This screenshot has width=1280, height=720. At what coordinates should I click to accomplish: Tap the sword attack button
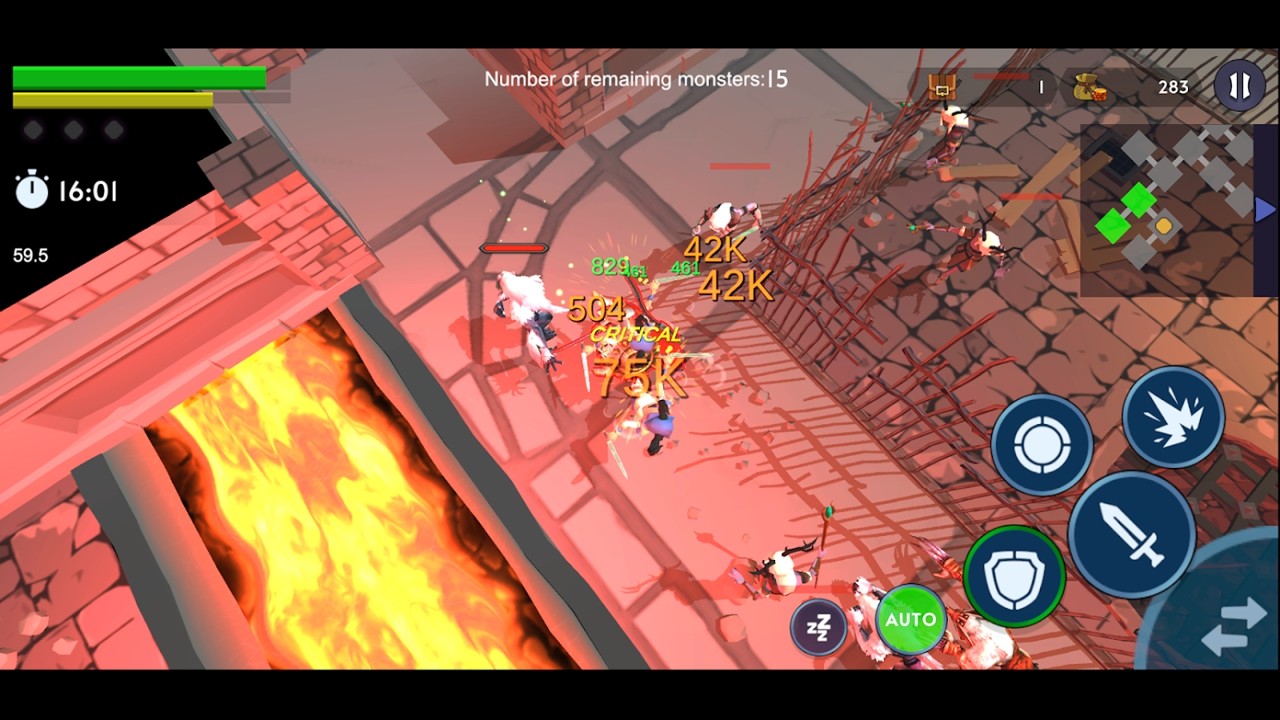pos(1131,534)
